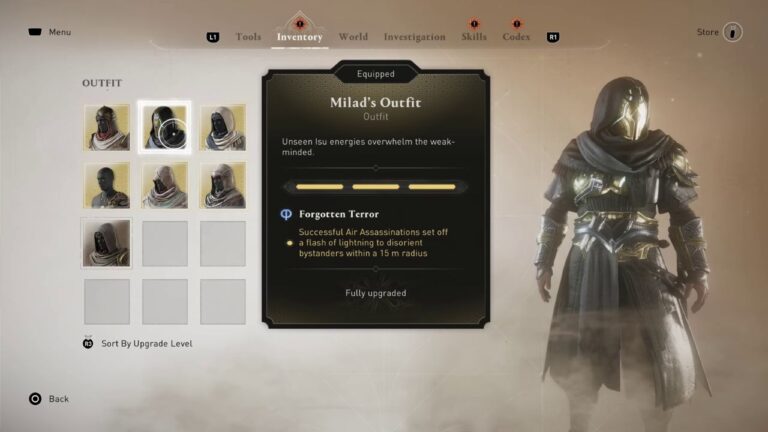The height and width of the screenshot is (432, 768).
Task: Select the helmeted outfit with red scarf
Action: pyautogui.click(x=107, y=127)
